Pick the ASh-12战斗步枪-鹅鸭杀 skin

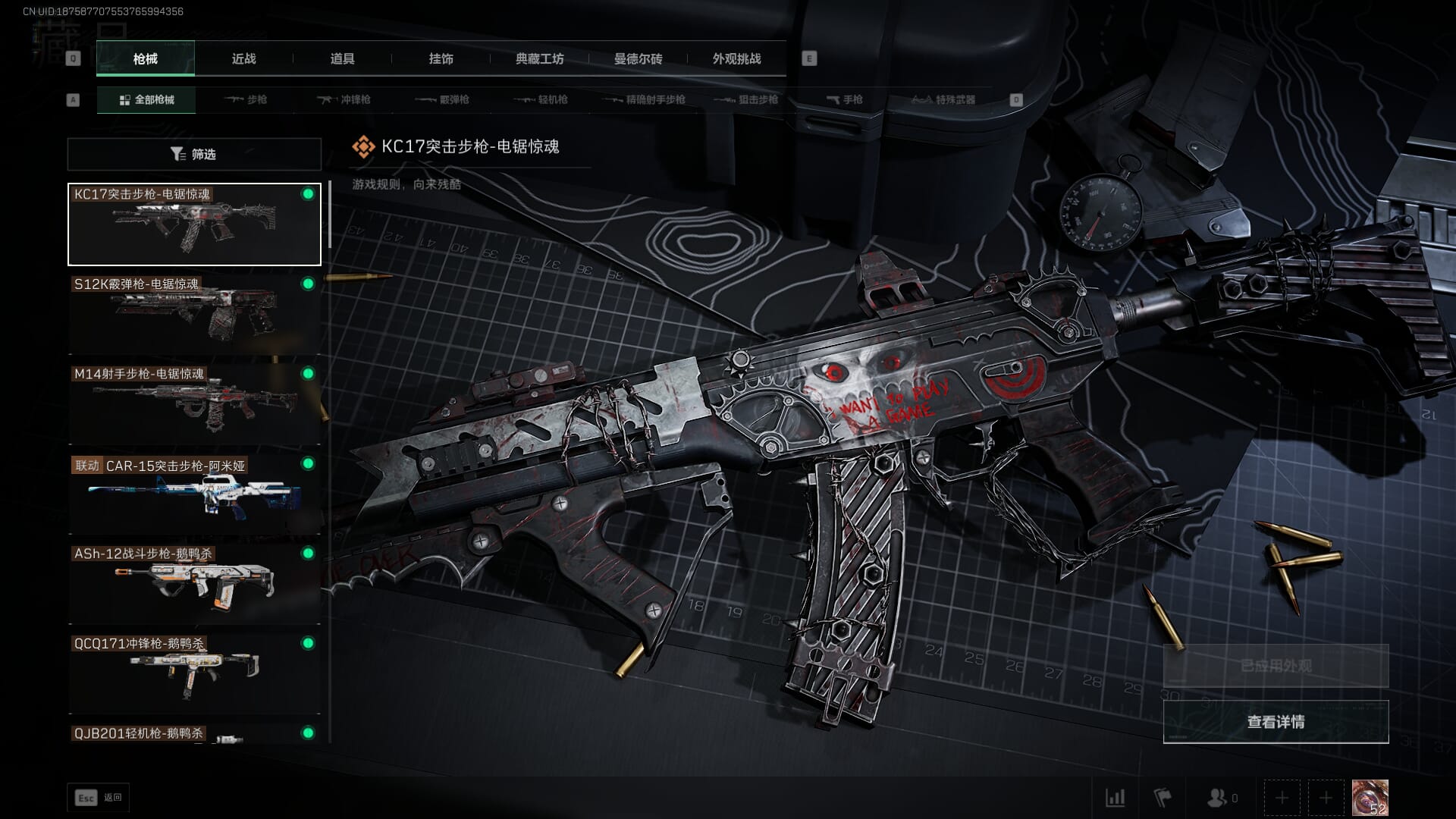click(x=194, y=583)
